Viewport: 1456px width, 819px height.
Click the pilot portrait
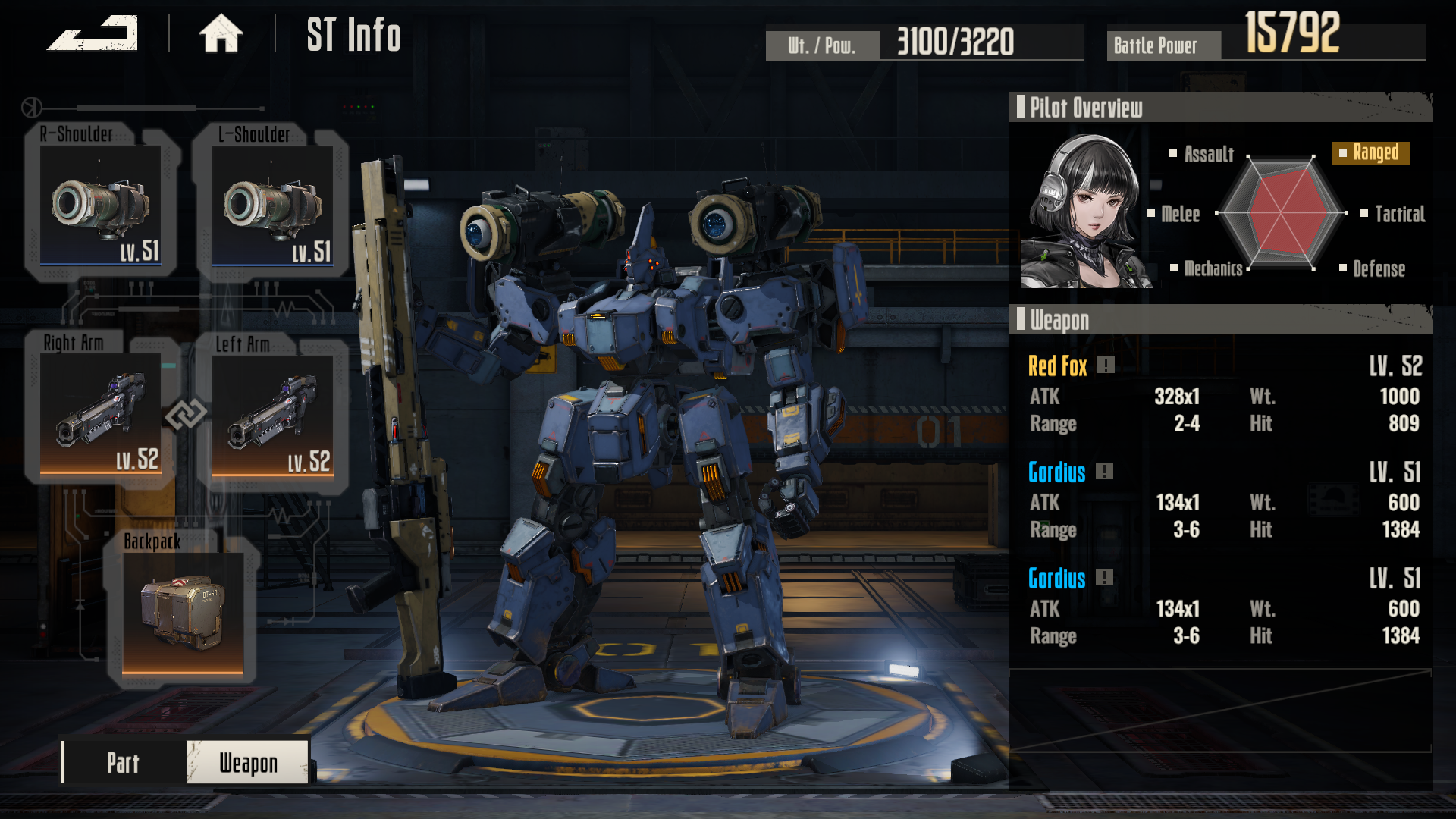pos(1085,212)
